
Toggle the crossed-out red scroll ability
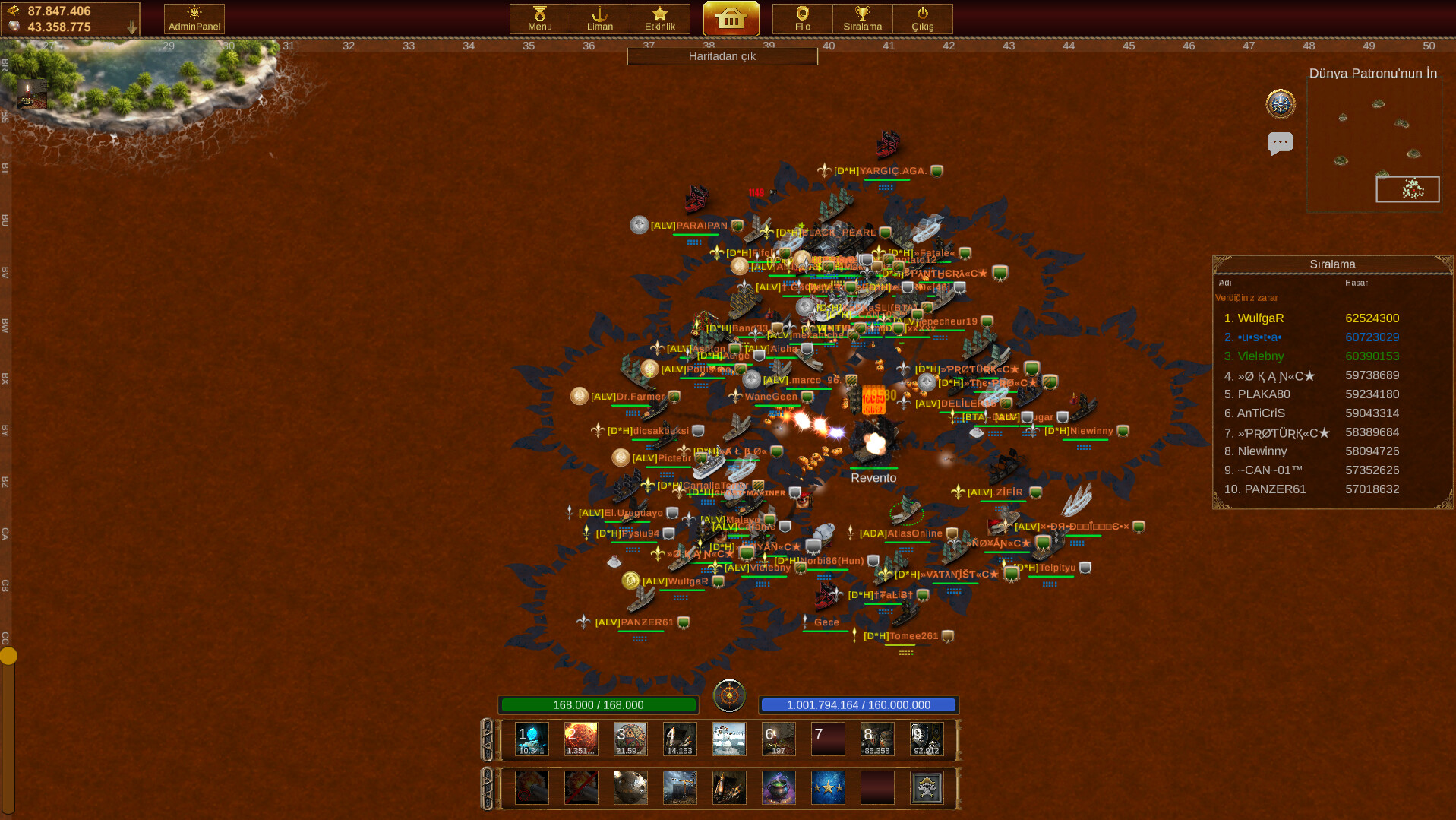coord(580,787)
